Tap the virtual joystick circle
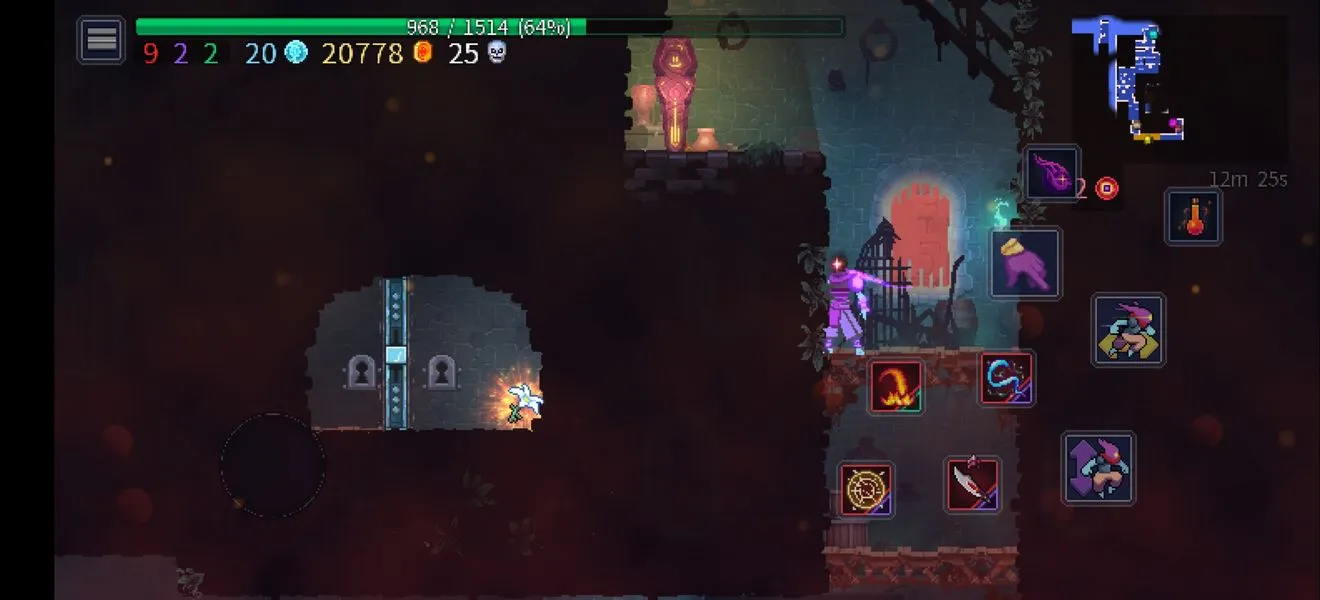The image size is (1320, 600). (x=272, y=465)
